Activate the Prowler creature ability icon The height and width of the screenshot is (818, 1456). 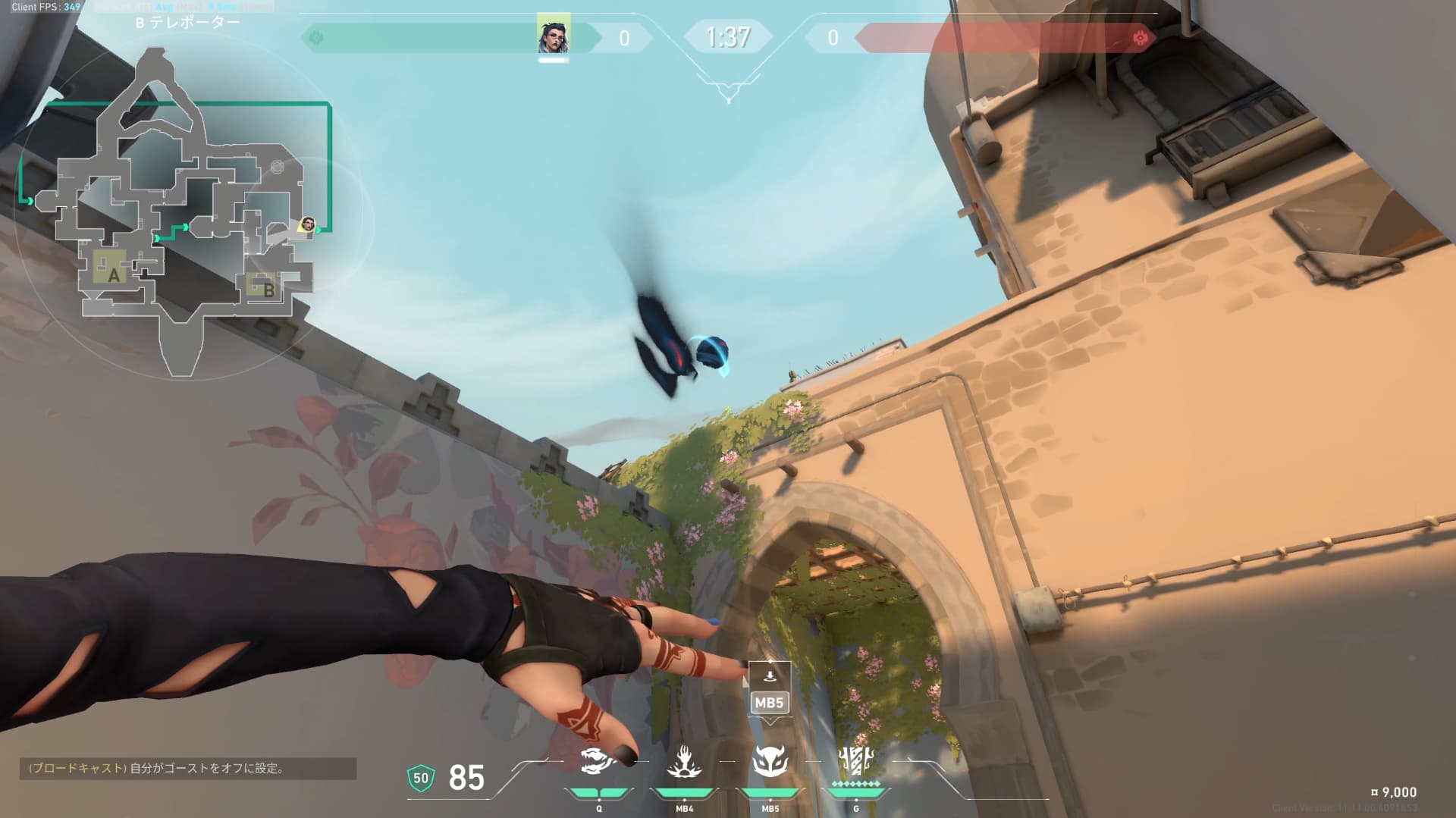(598, 762)
